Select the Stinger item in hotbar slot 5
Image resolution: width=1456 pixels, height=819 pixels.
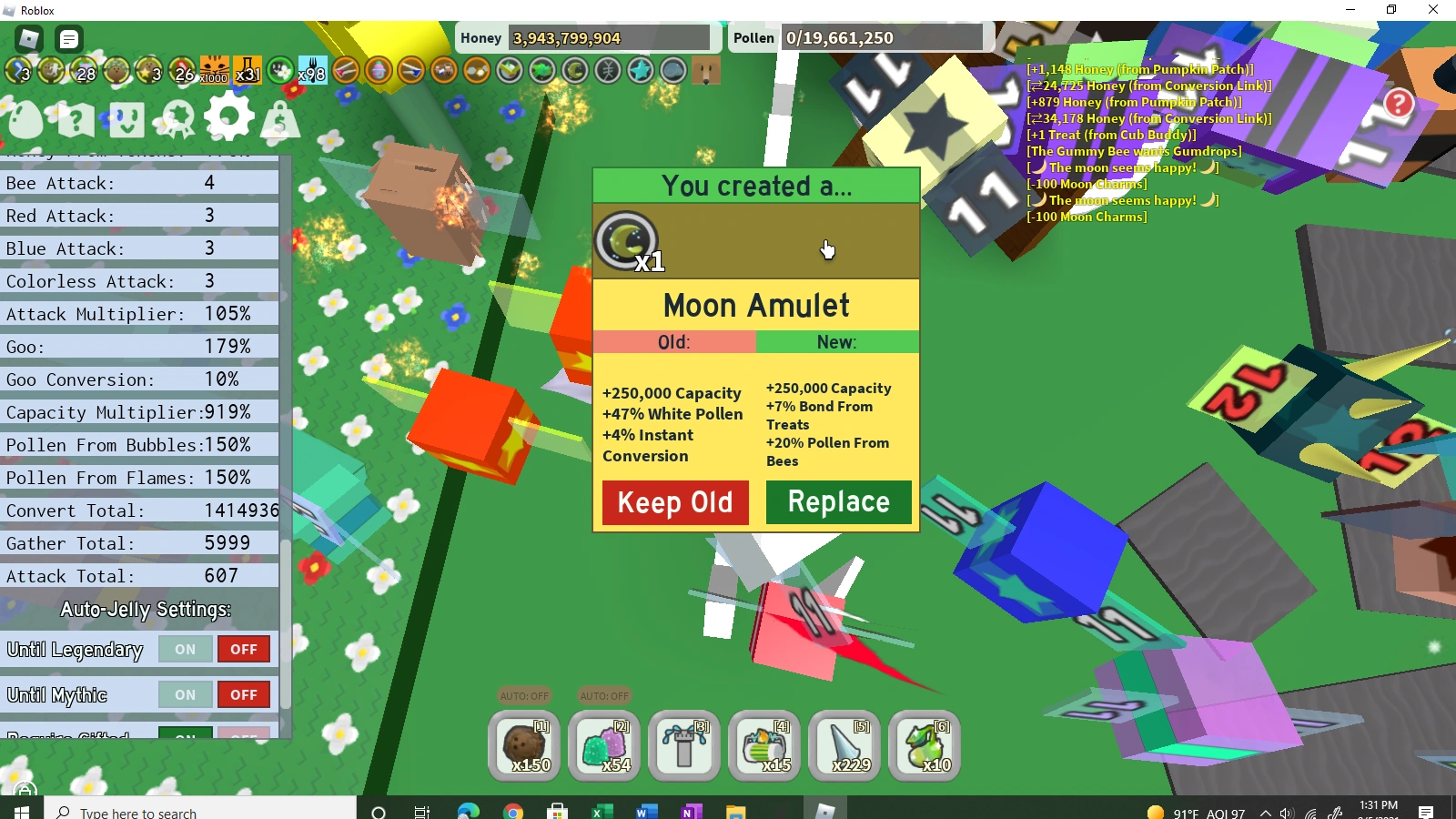pos(844,746)
